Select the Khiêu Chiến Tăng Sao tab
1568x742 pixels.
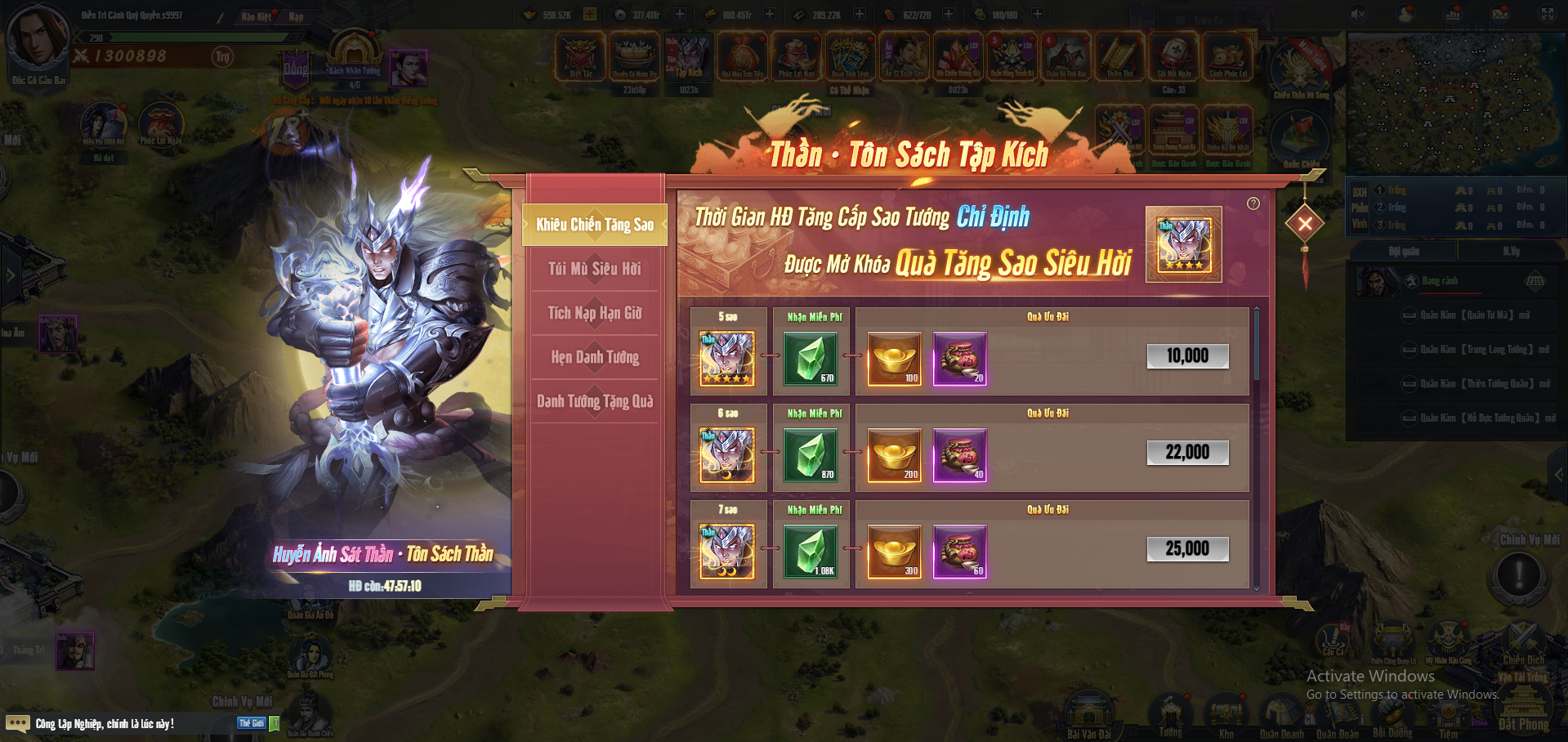pos(594,225)
